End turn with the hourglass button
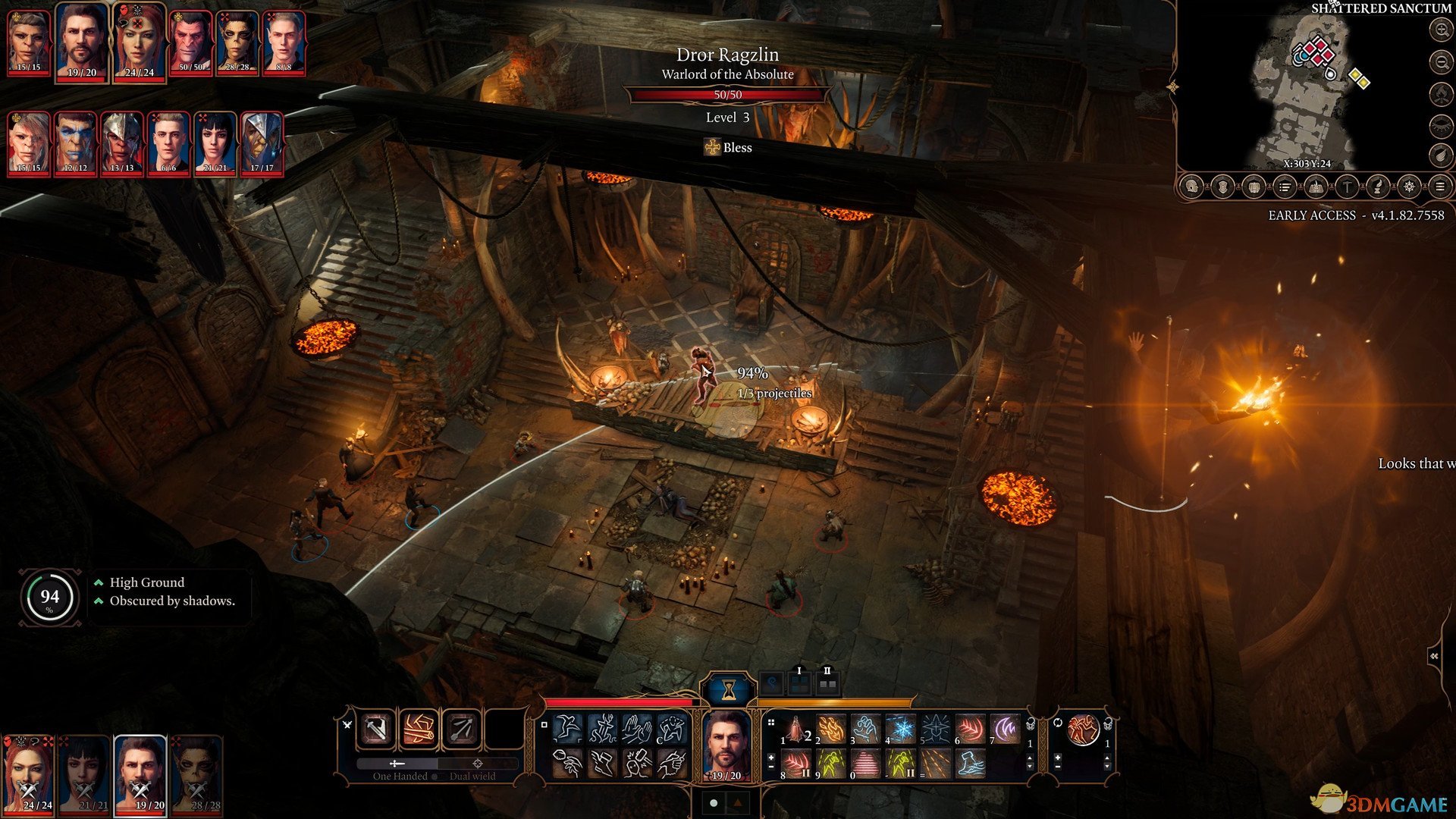 pos(729,689)
